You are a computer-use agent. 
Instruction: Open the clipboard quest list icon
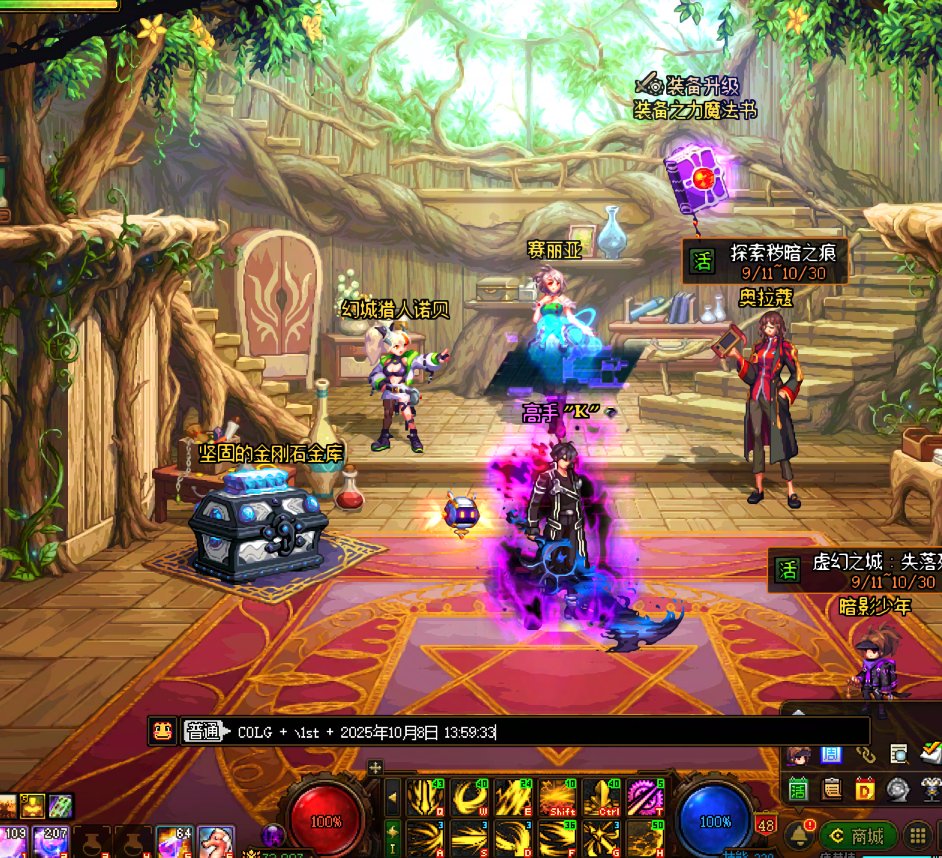click(832, 788)
